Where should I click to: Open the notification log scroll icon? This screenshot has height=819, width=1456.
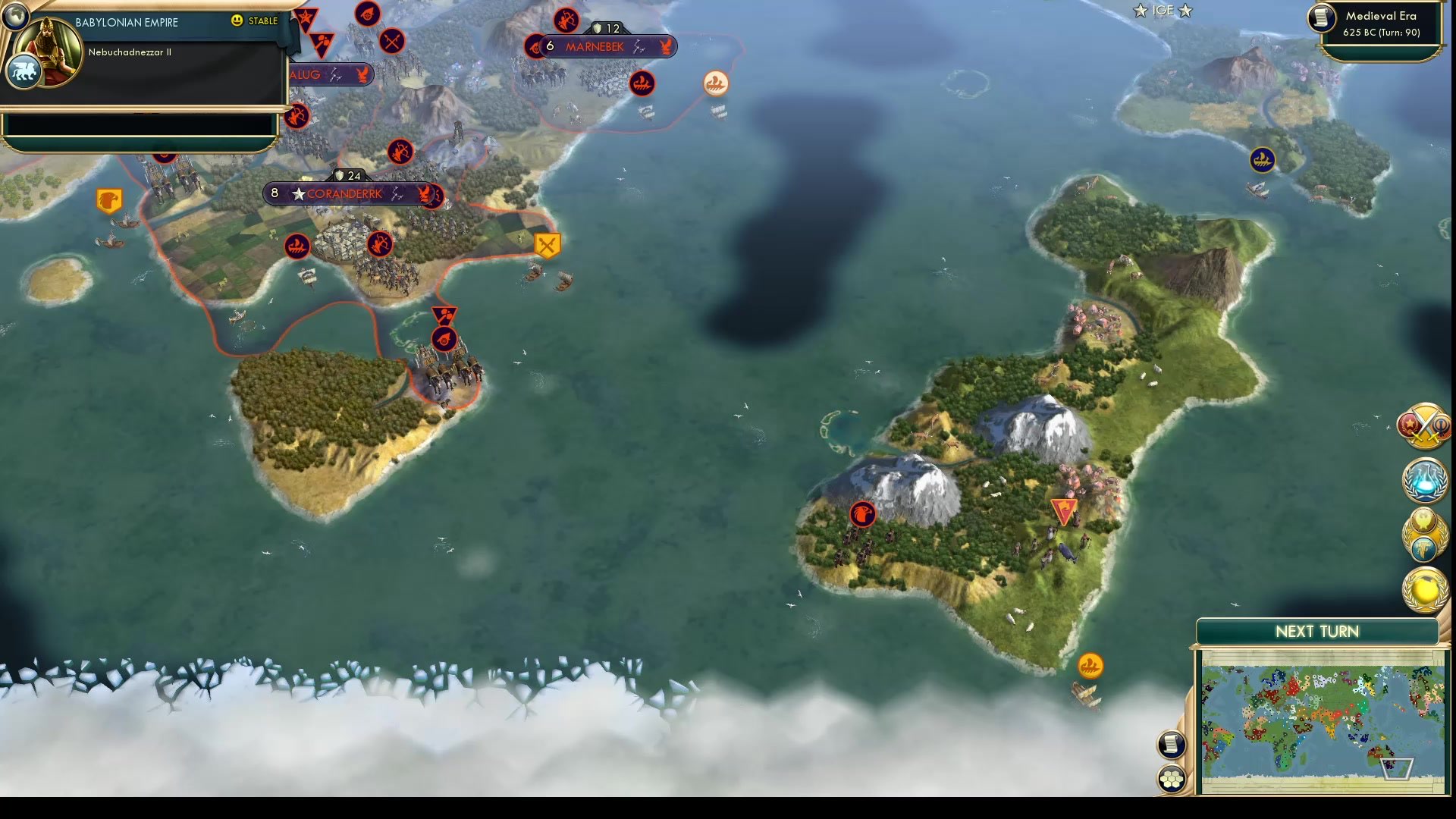[1172, 745]
